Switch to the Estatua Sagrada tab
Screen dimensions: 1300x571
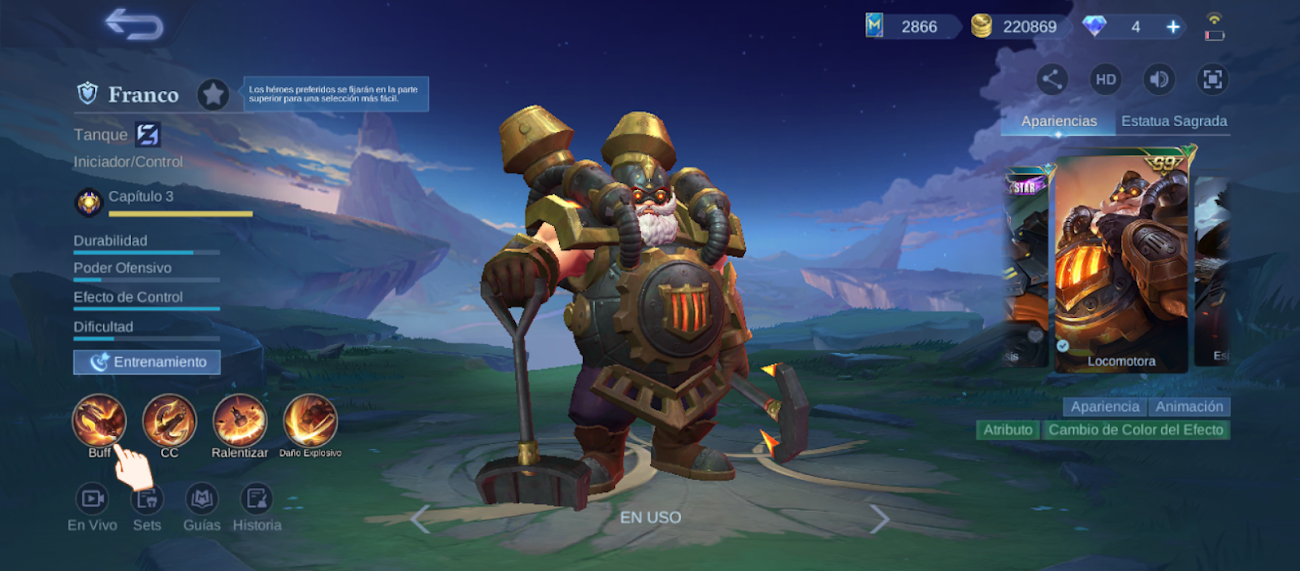[x=1174, y=121]
